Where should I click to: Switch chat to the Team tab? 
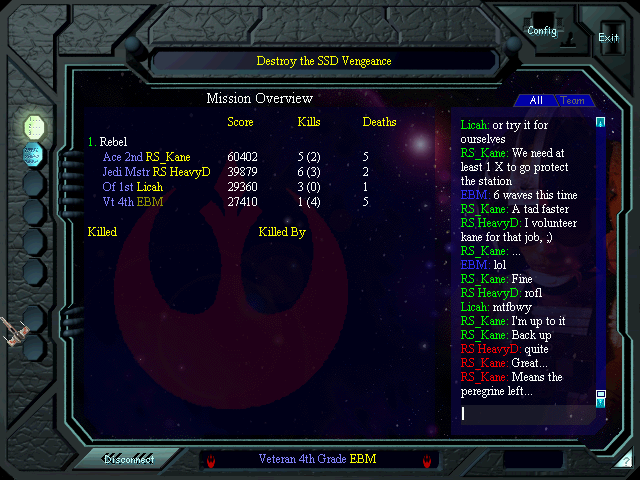572,101
